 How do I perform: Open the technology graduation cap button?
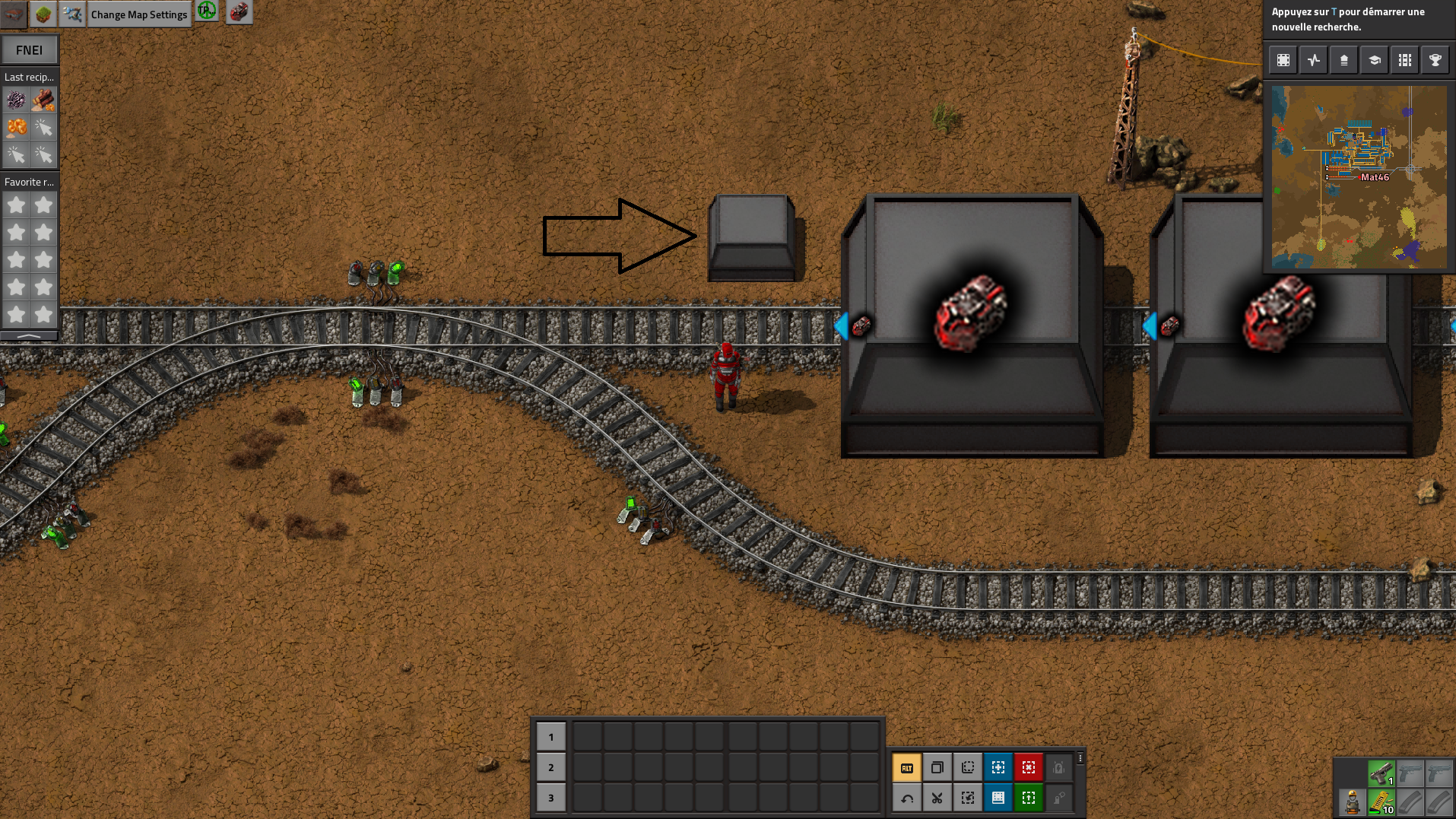tap(1374, 60)
